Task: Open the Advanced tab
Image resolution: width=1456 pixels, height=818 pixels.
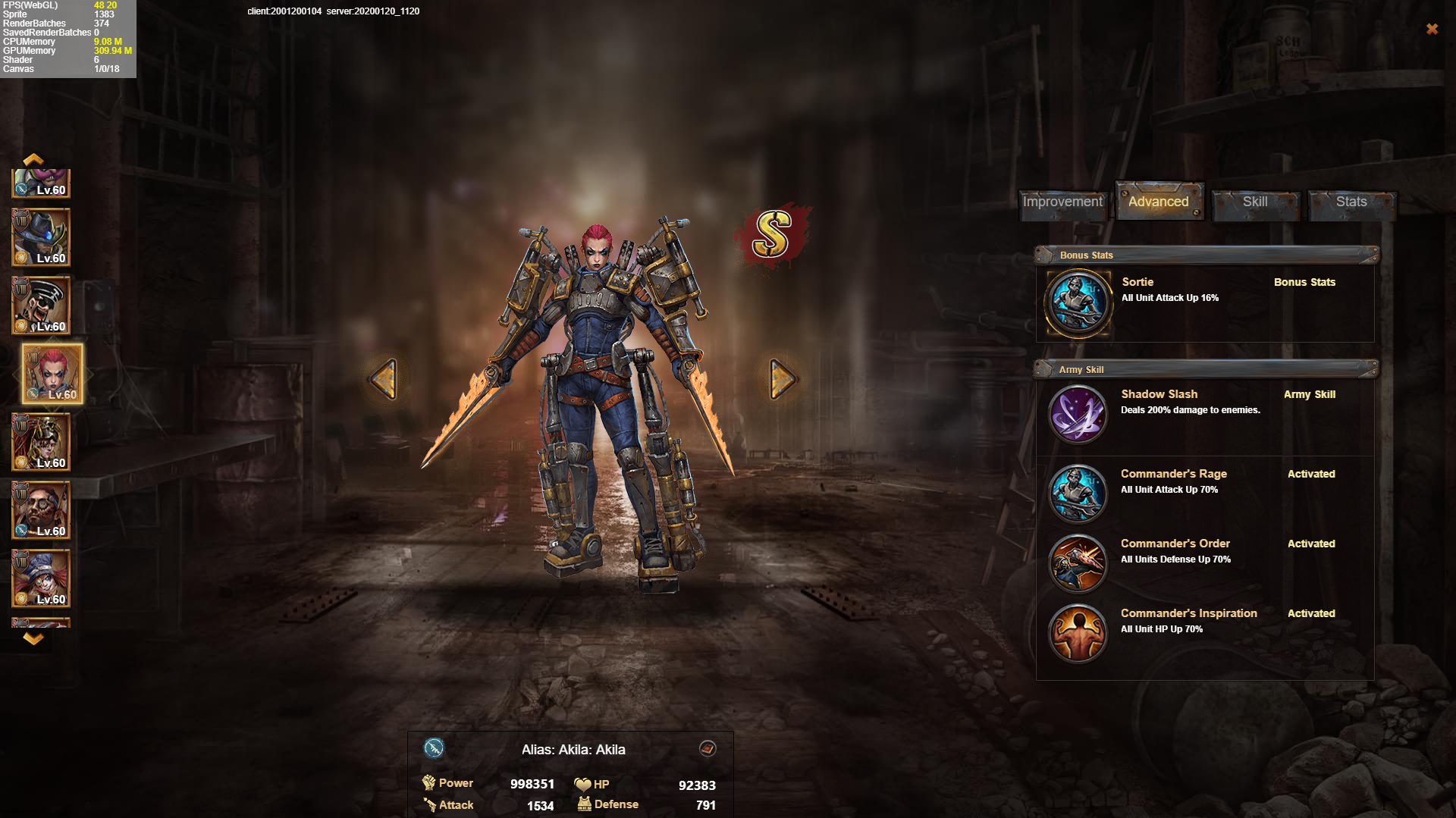Action: pyautogui.click(x=1158, y=202)
